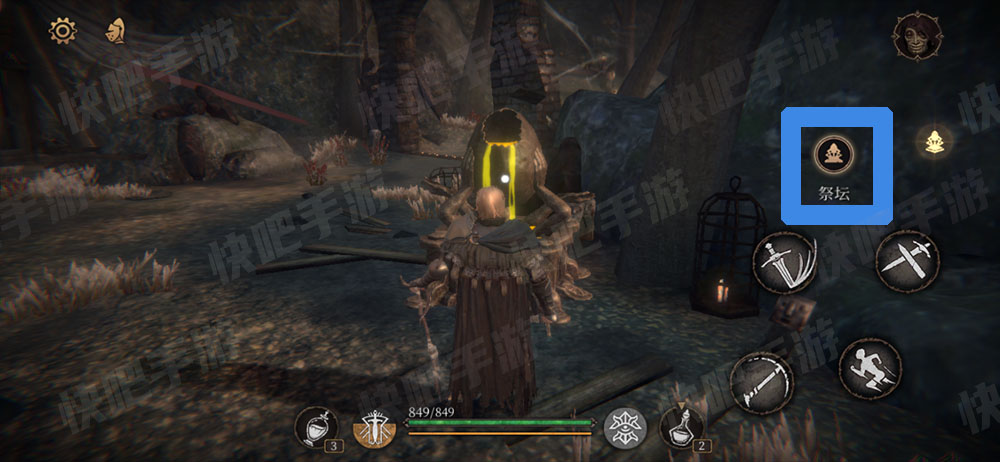Viewport: 1000px width, 462px height.
Task: Tap the running figure dodge button
Action: click(869, 370)
